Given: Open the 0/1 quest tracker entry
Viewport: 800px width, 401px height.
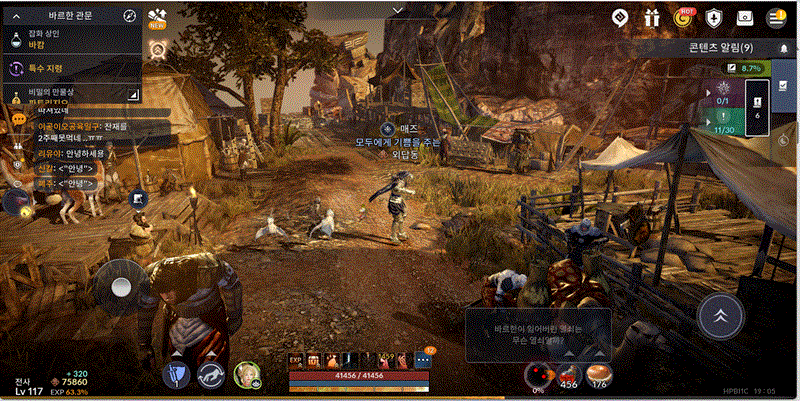Looking at the screenshot, I should (x=725, y=92).
